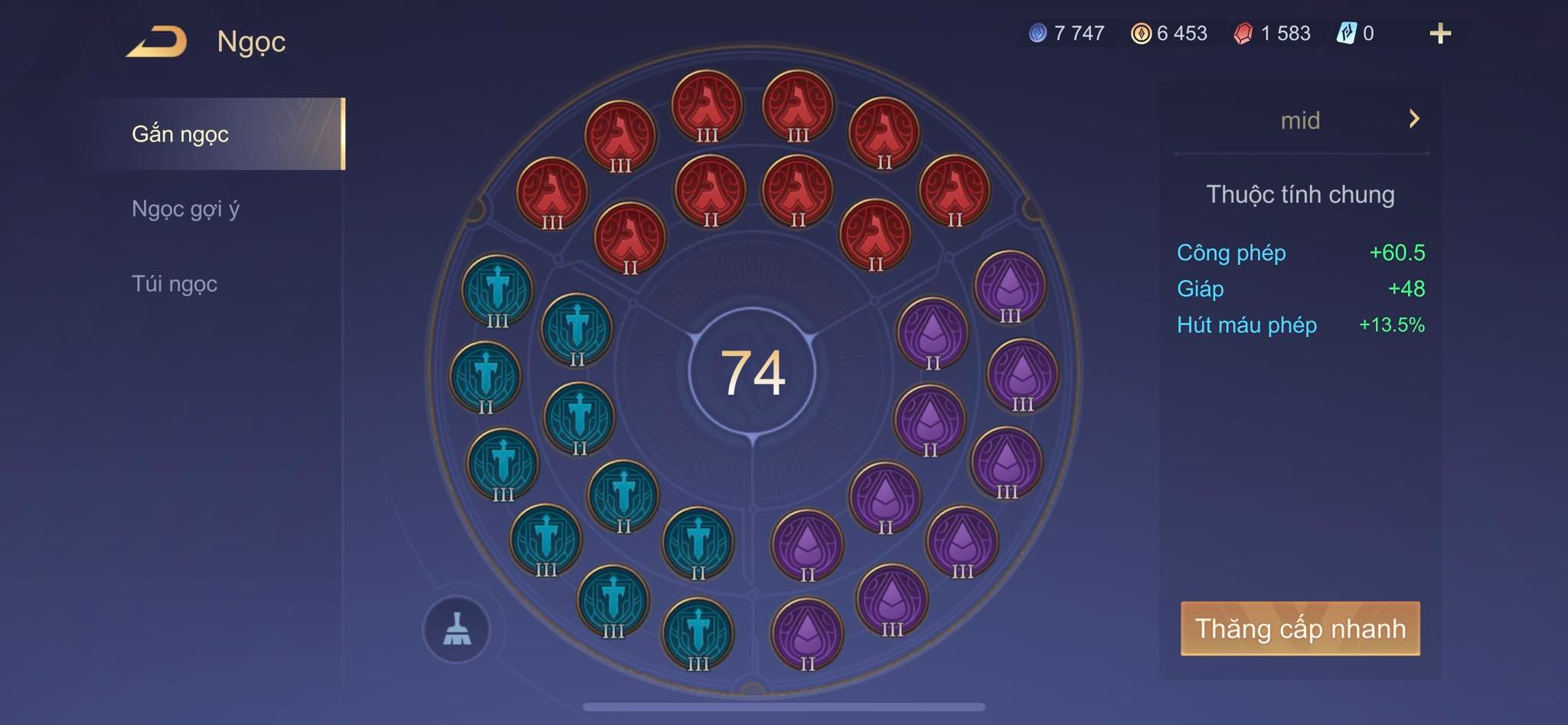The image size is (1568, 725).
Task: Select the center level 74 circle
Action: pyautogui.click(x=752, y=372)
